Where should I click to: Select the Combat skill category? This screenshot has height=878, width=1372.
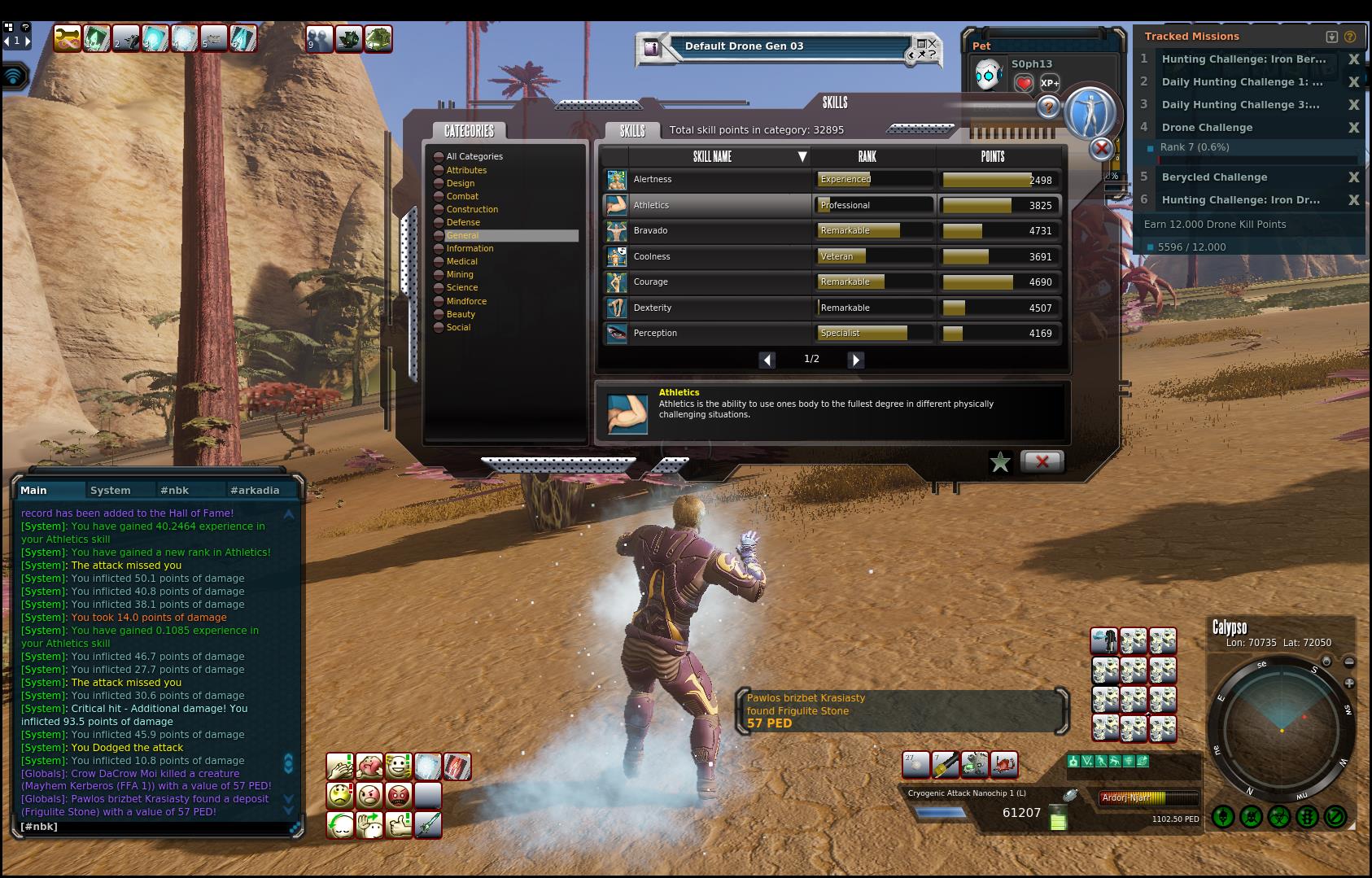tap(462, 196)
